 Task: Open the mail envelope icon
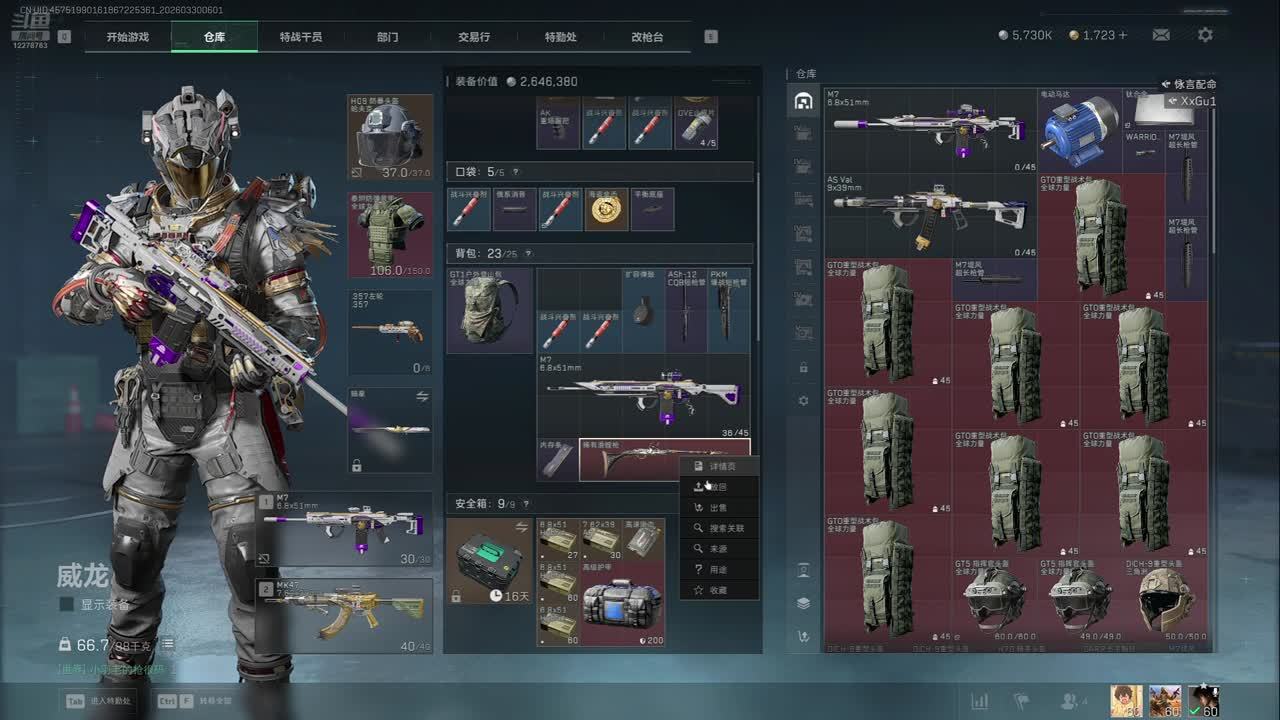coord(1161,35)
